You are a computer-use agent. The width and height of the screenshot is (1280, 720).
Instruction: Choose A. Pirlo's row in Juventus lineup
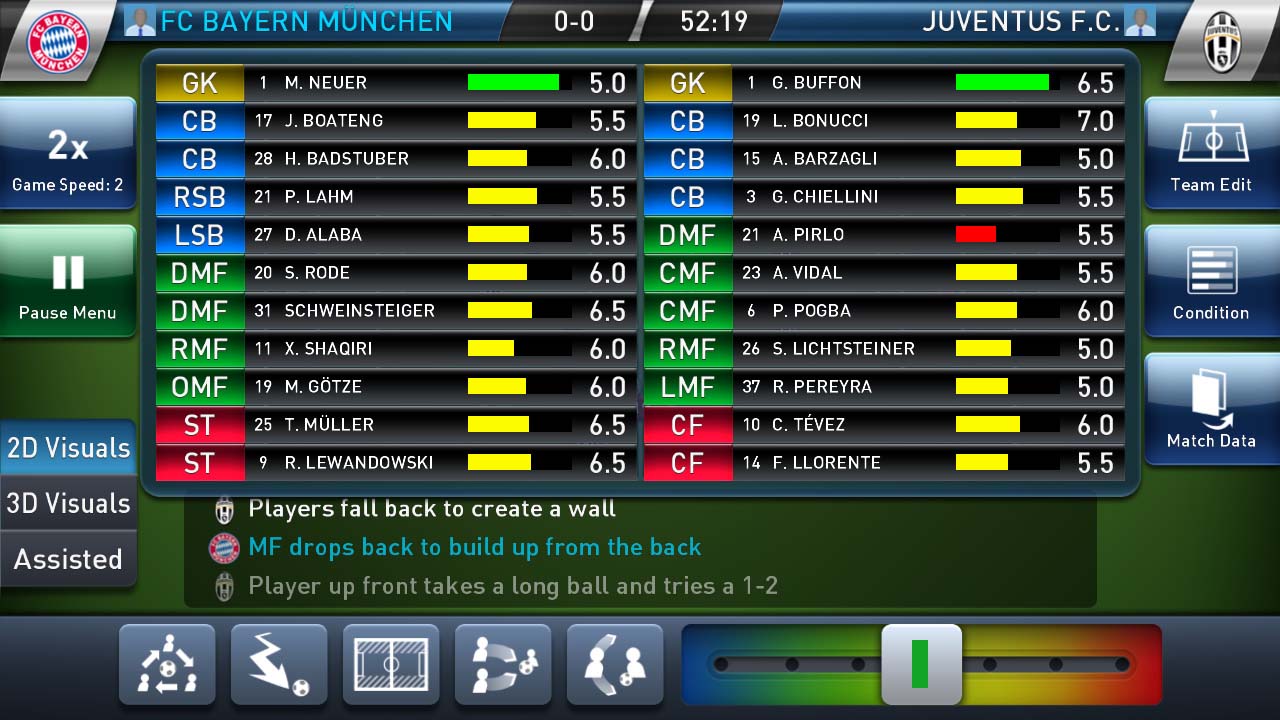tap(884, 235)
